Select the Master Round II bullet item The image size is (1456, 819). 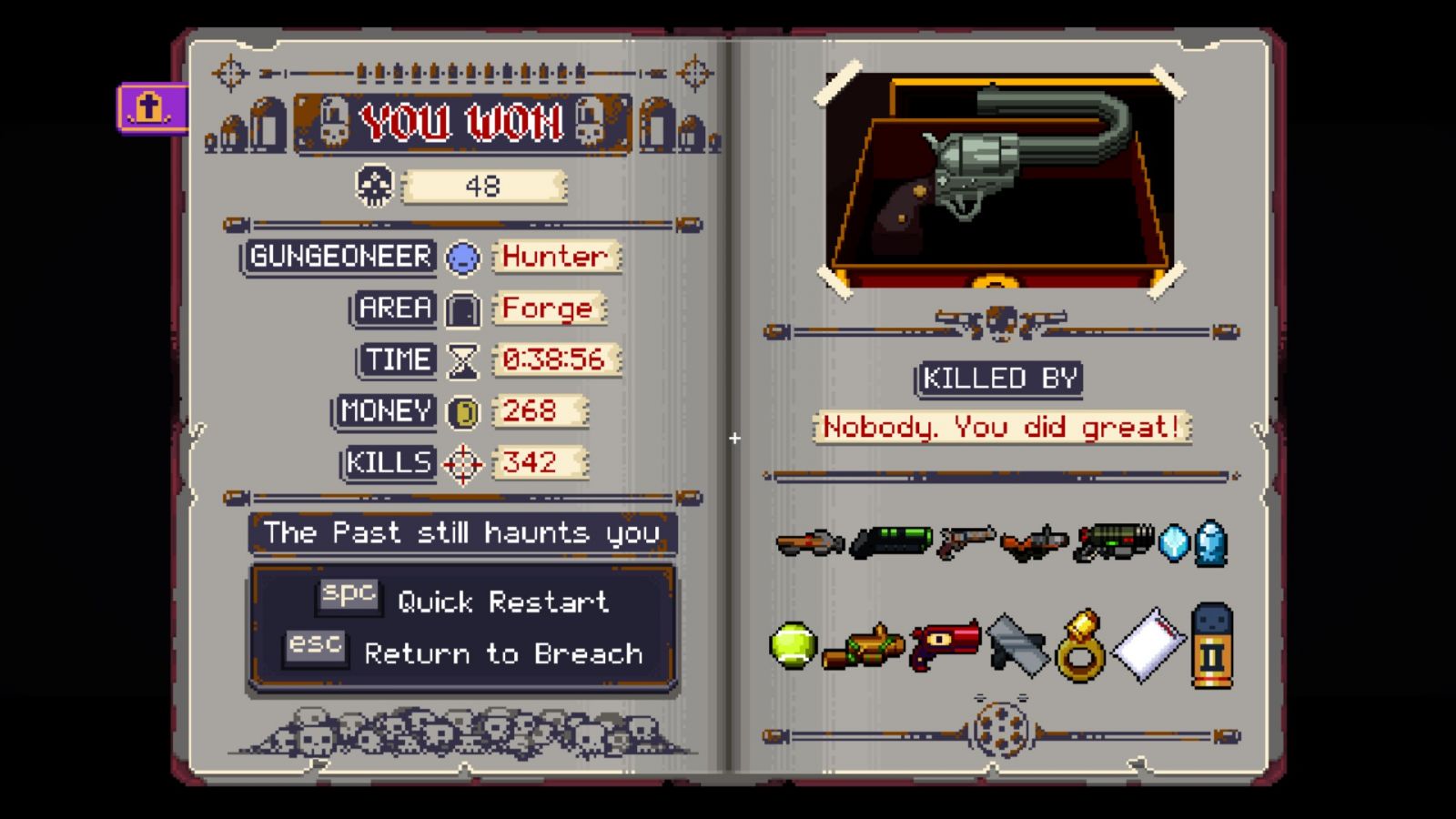[x=1211, y=645]
